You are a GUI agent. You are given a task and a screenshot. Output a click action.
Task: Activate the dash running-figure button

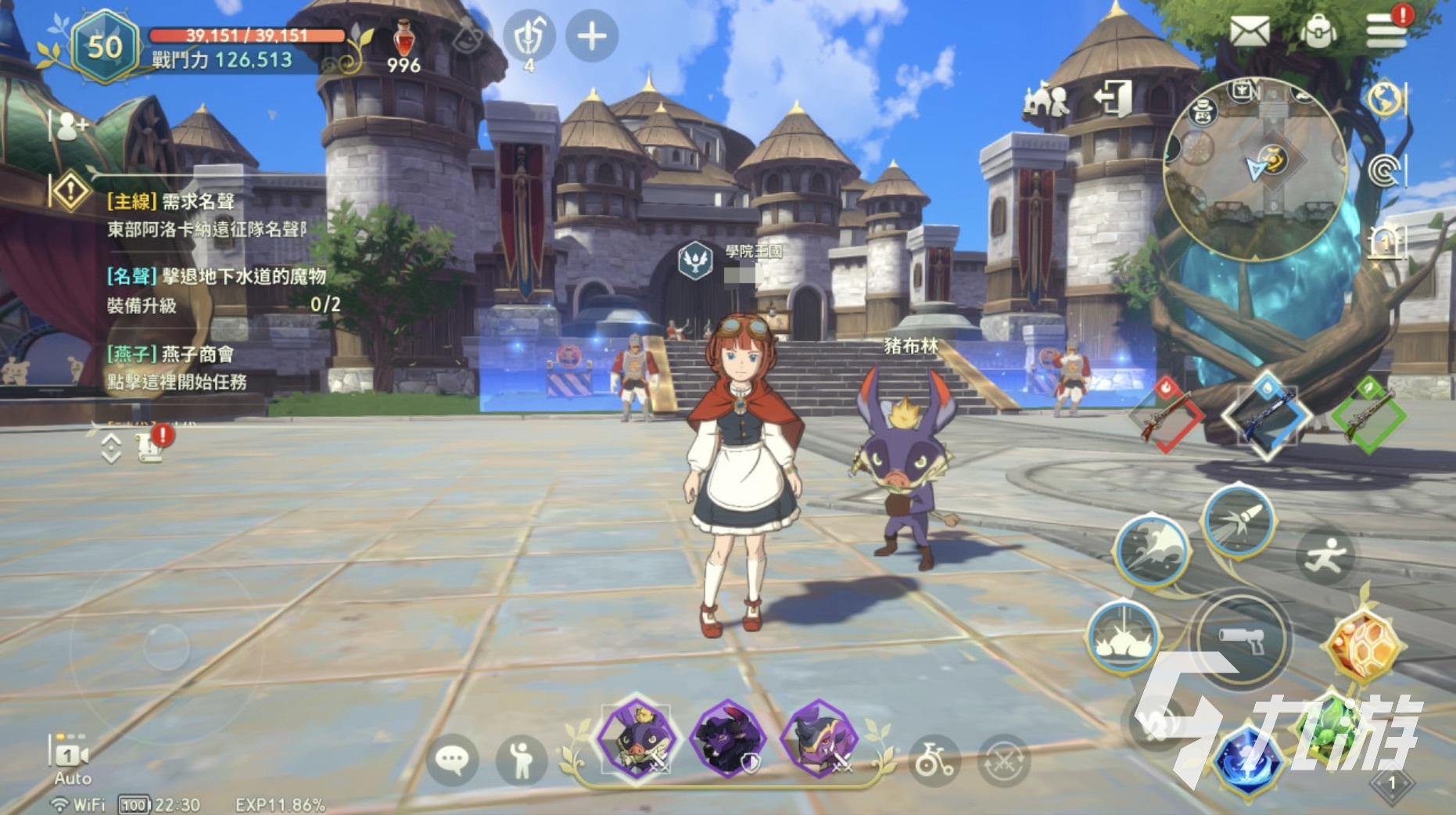tap(1325, 555)
